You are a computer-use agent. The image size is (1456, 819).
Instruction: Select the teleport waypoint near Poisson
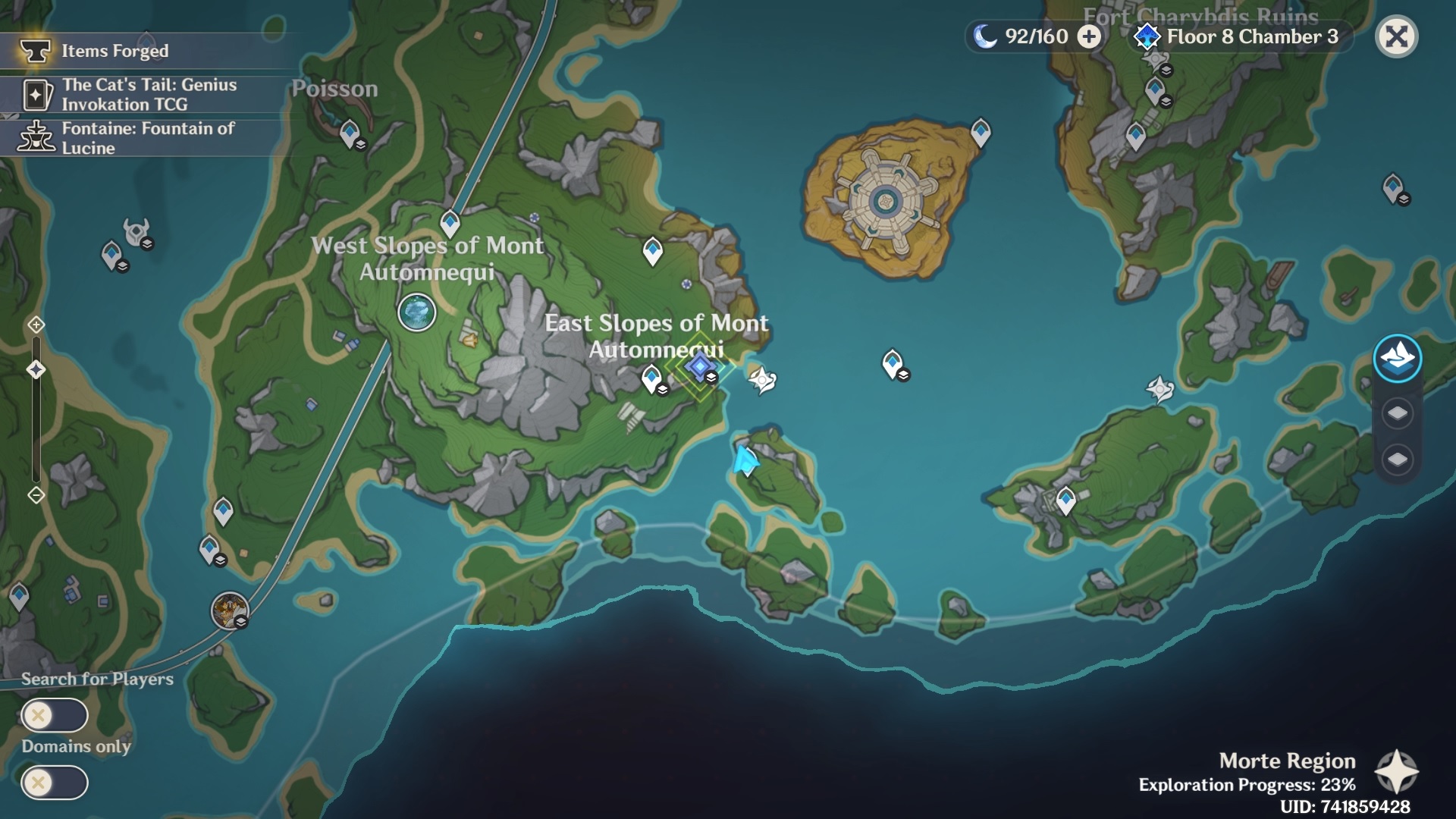350,133
